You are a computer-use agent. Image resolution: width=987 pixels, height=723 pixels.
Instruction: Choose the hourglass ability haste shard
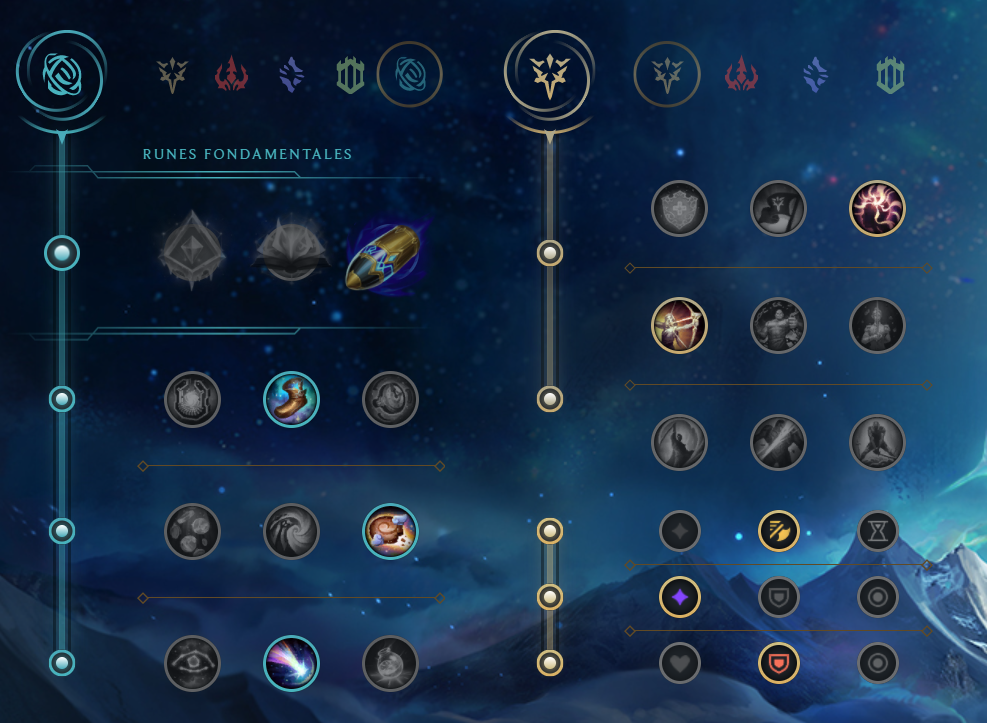point(877,531)
